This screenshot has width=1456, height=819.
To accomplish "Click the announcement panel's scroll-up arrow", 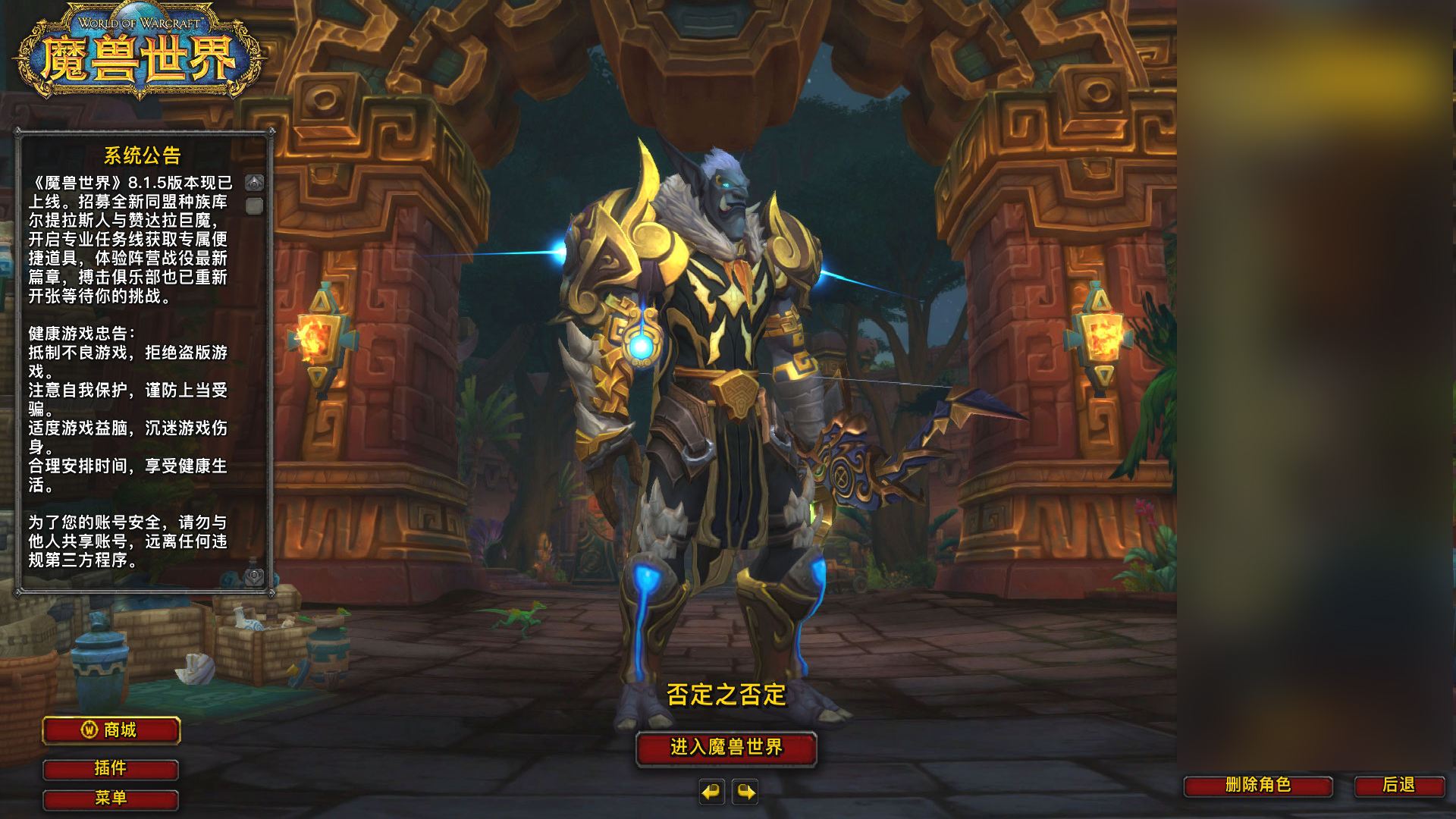I will pyautogui.click(x=255, y=183).
